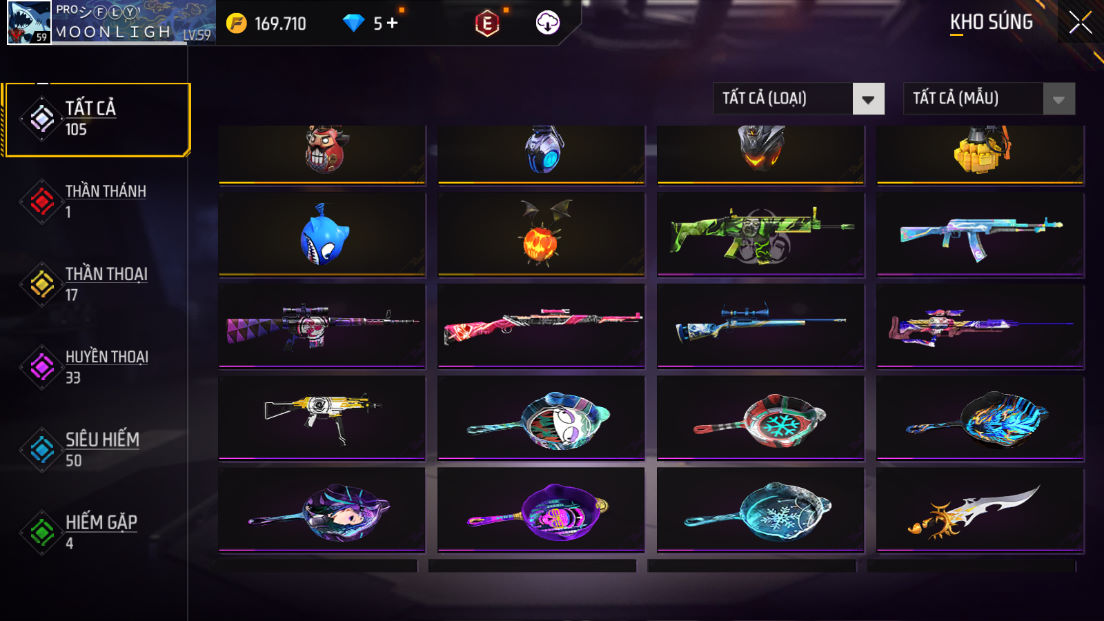1104x621 pixels.
Task: Choose the Hiếm Gặp rarity tab
Action: (97, 532)
